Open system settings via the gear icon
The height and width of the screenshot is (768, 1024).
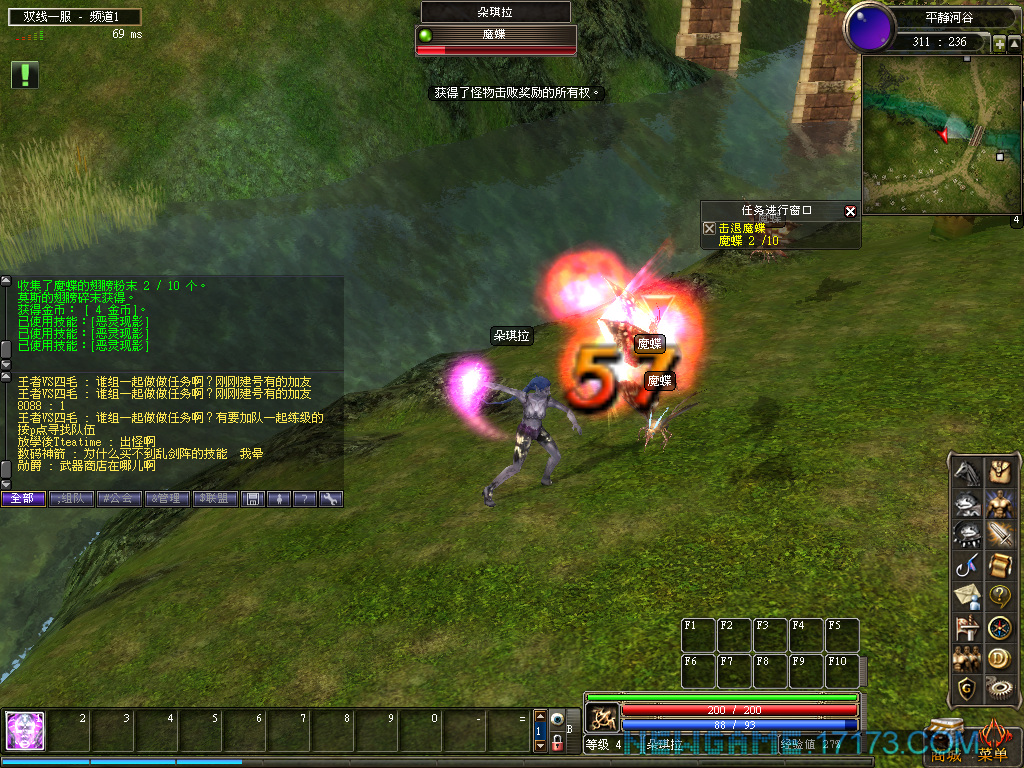coord(1000,688)
